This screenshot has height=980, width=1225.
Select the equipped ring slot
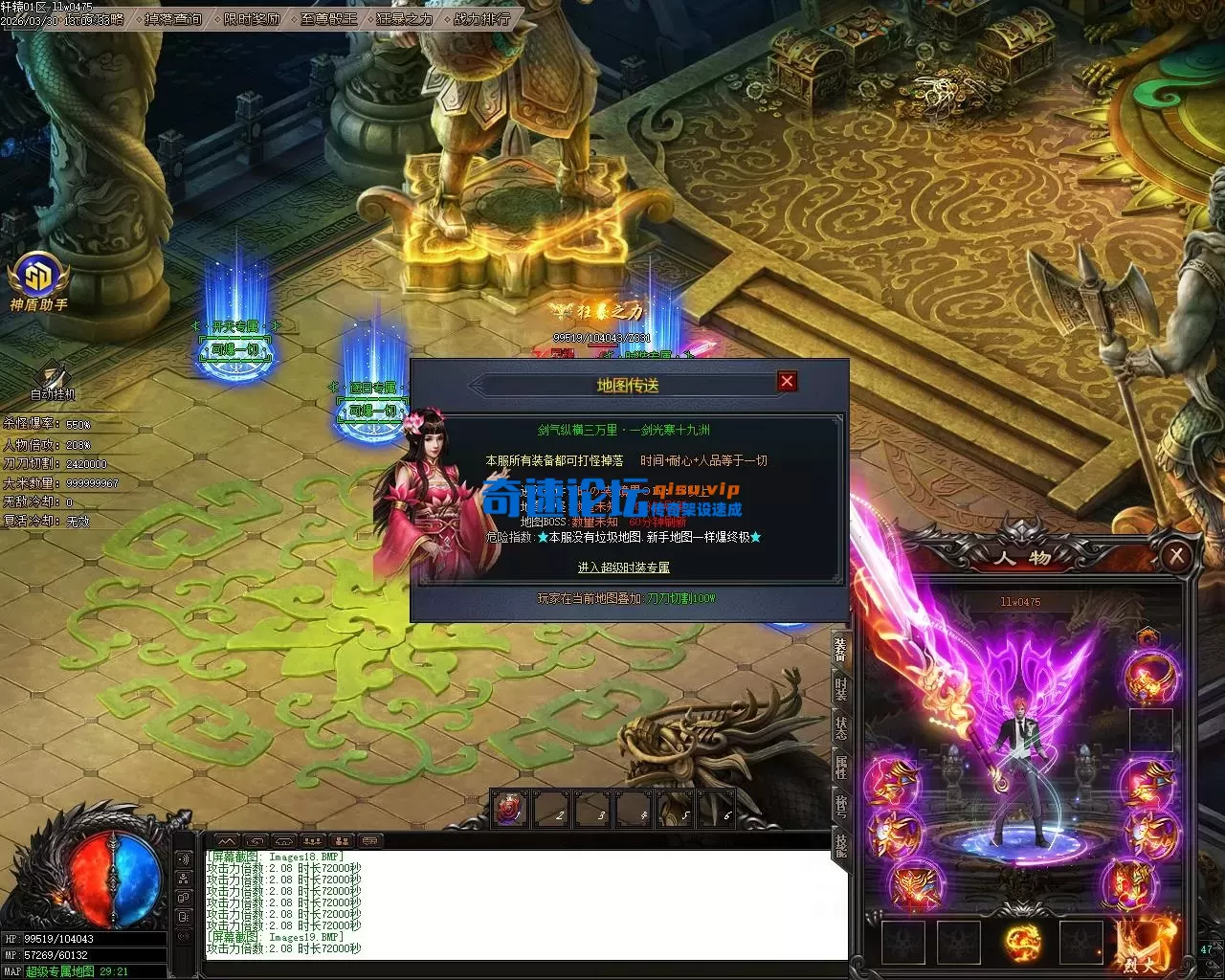[x=1151, y=677]
